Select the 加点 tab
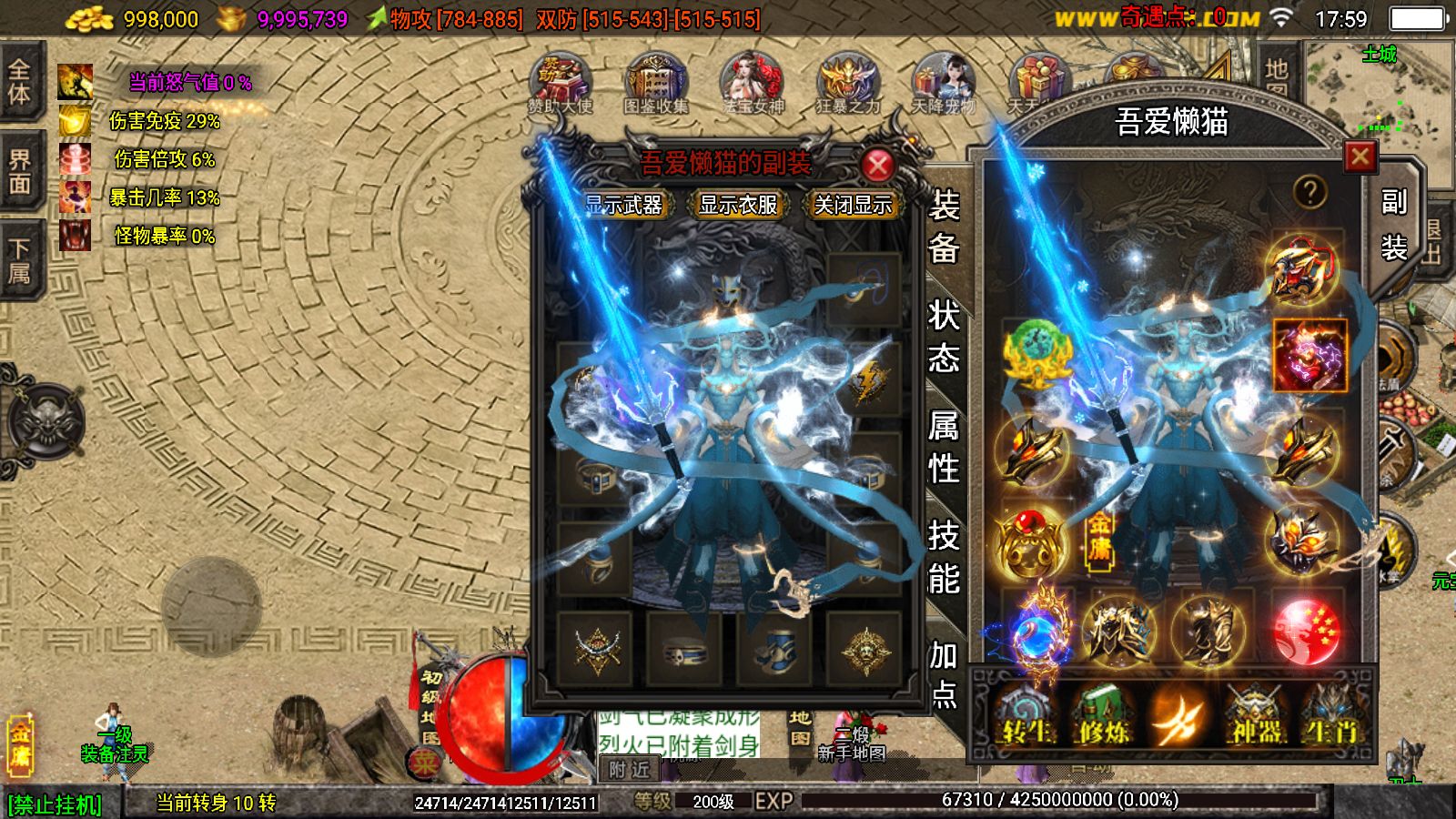 coord(944,672)
